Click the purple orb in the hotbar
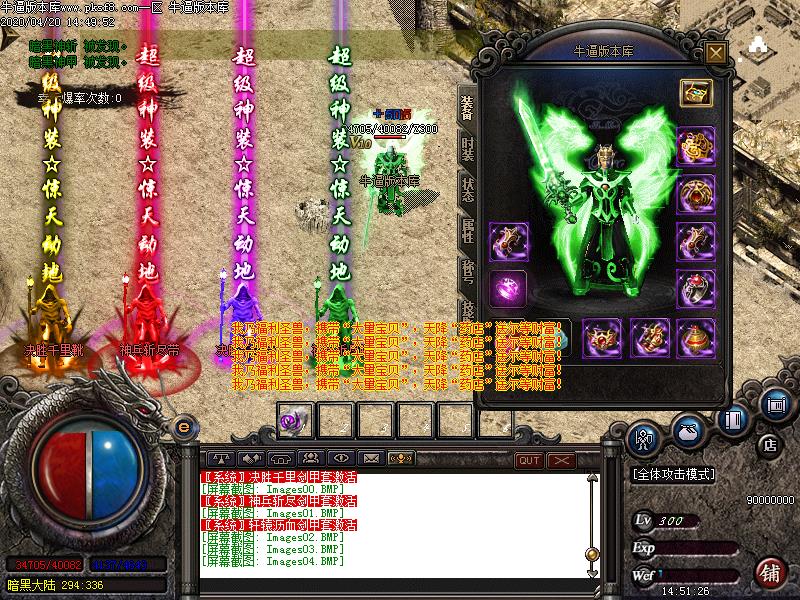The width and height of the screenshot is (800, 600). (x=295, y=420)
